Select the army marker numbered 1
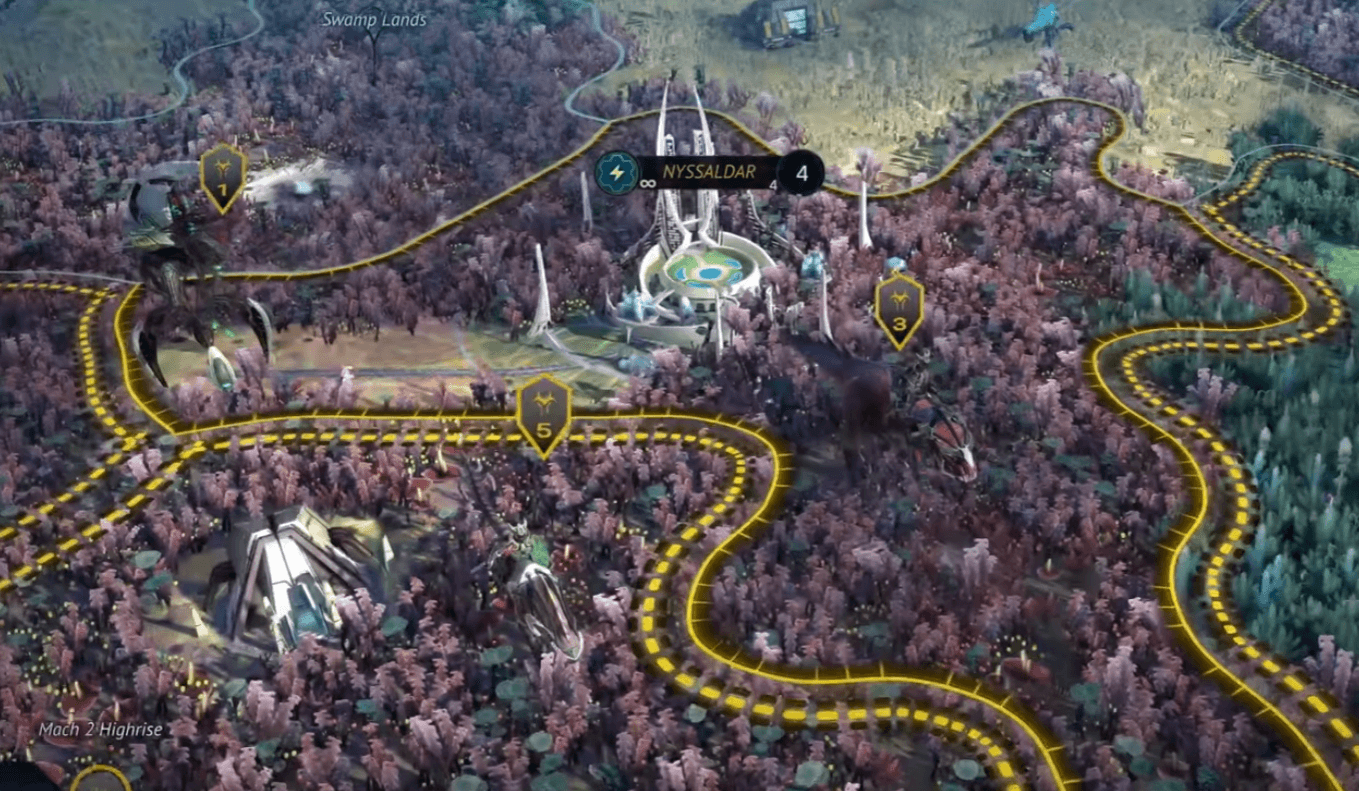 pos(222,180)
